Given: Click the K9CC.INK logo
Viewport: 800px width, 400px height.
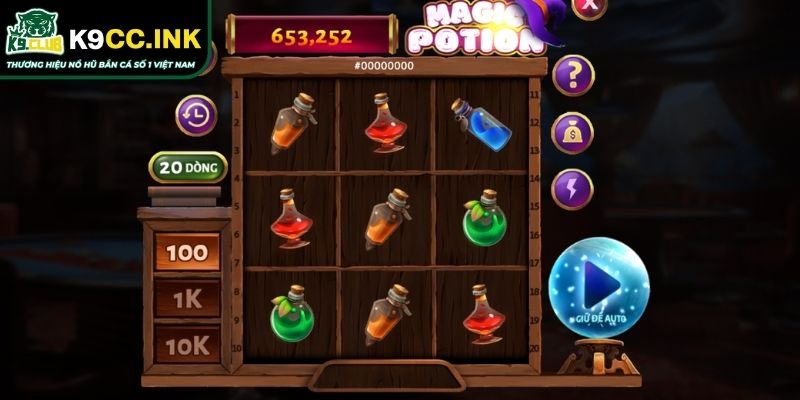Looking at the screenshot, I should (x=104, y=40).
